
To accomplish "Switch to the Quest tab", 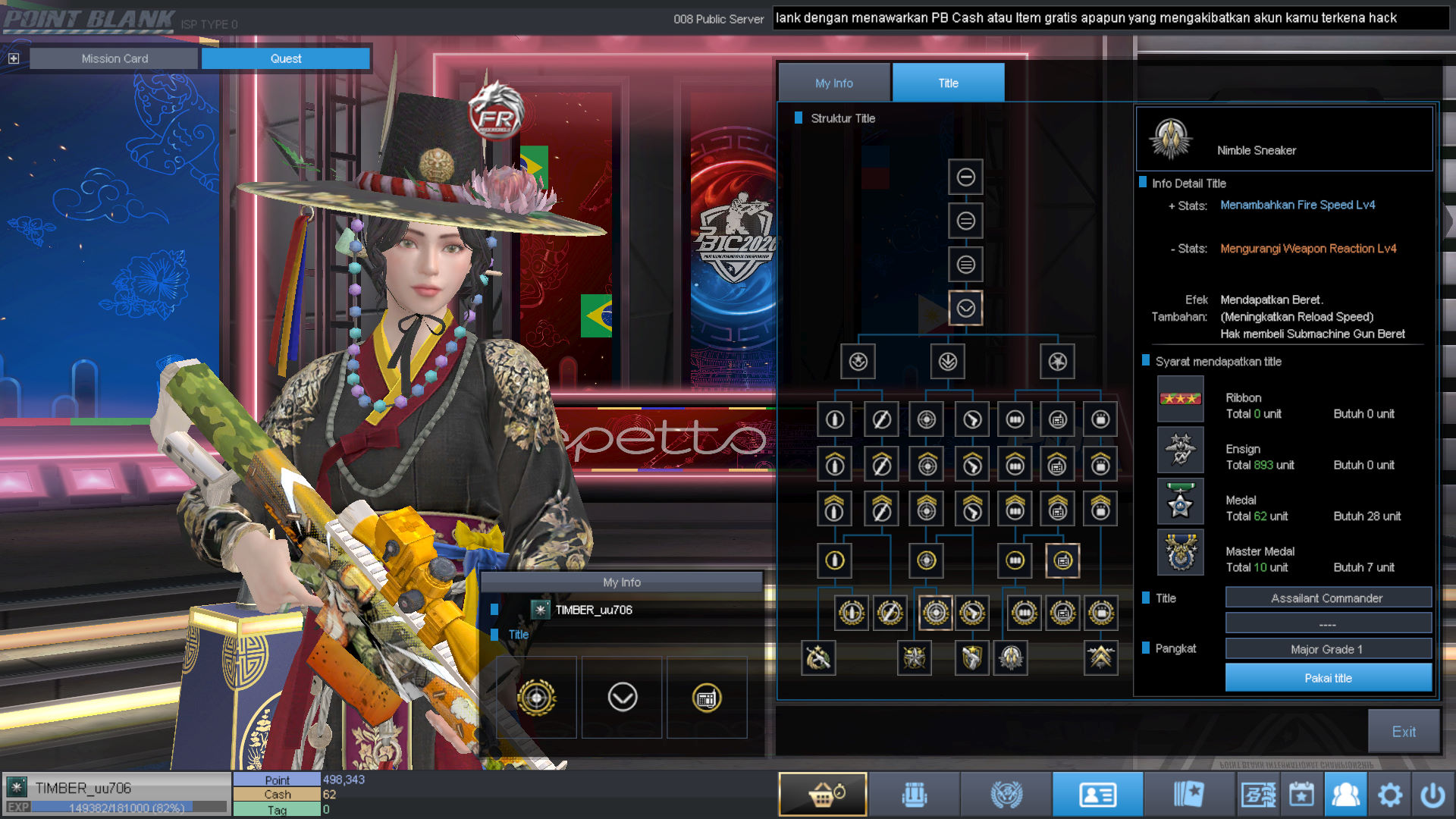I will pos(286,58).
